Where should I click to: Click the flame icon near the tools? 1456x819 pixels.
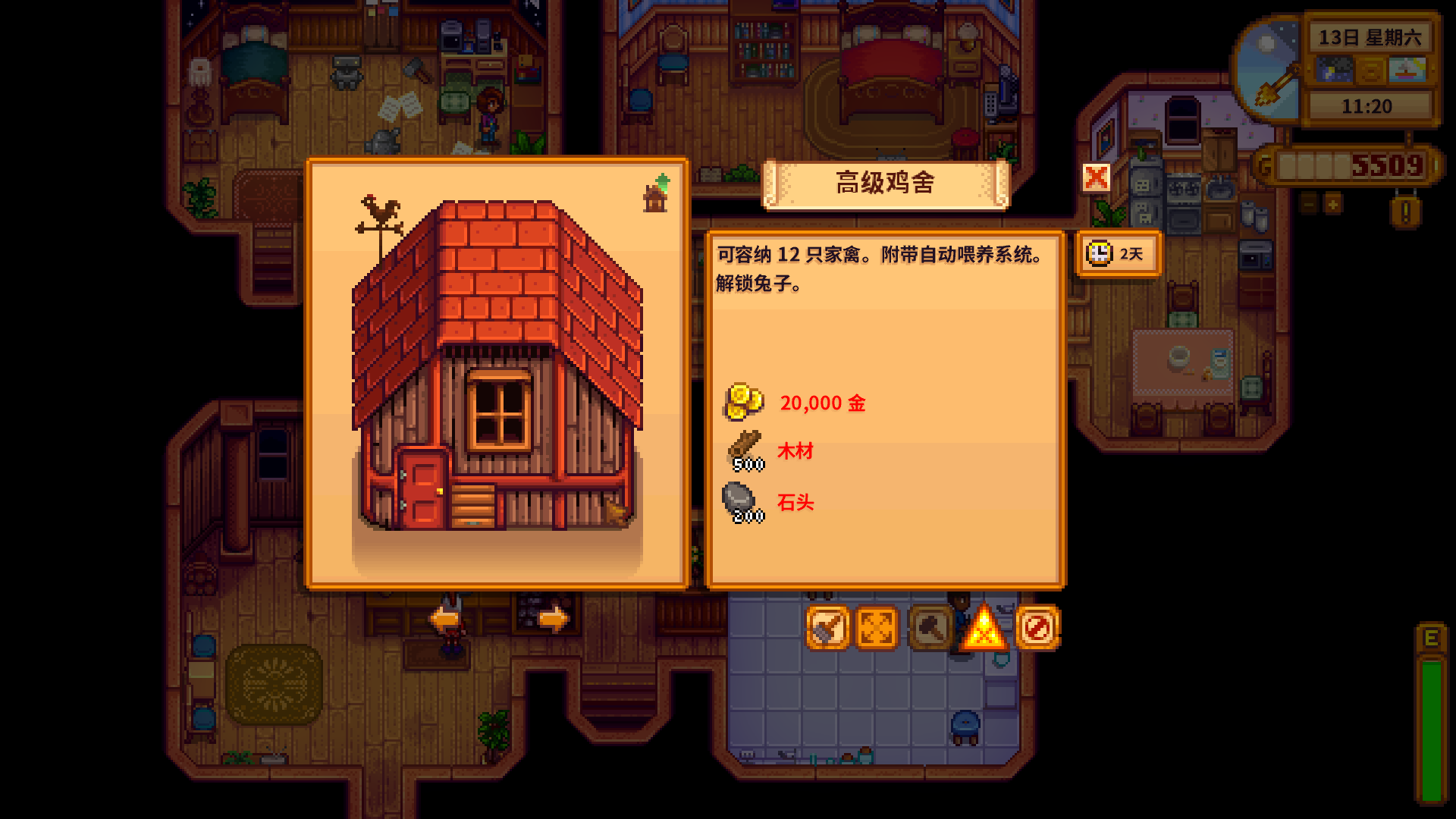[984, 629]
